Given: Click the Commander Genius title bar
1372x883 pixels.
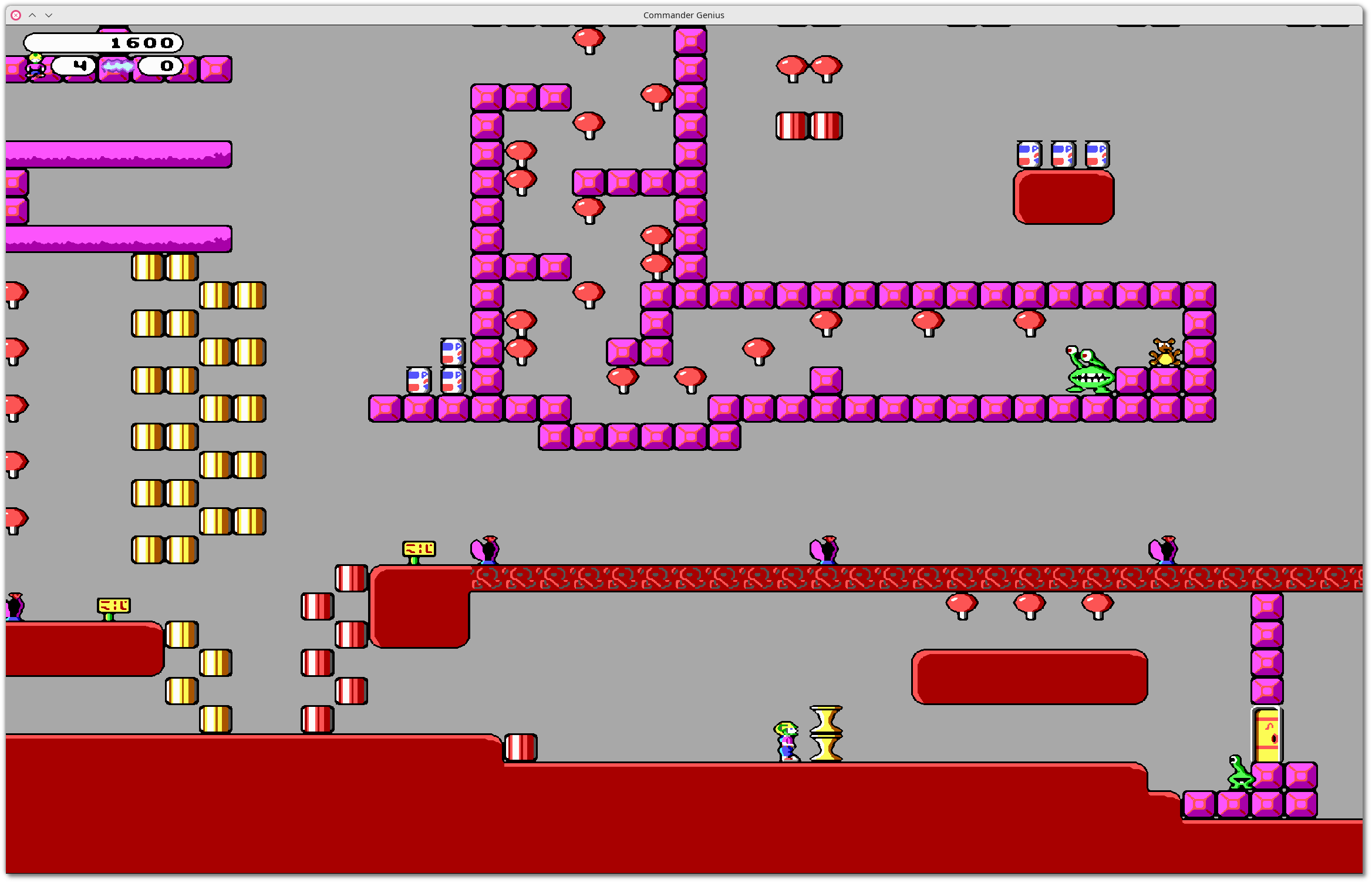Looking at the screenshot, I should 683,15.
